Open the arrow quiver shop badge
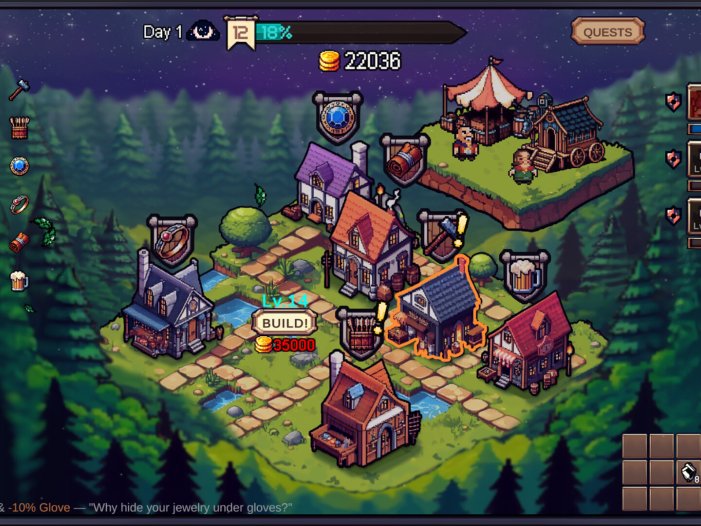The image size is (701, 526). coord(358,329)
